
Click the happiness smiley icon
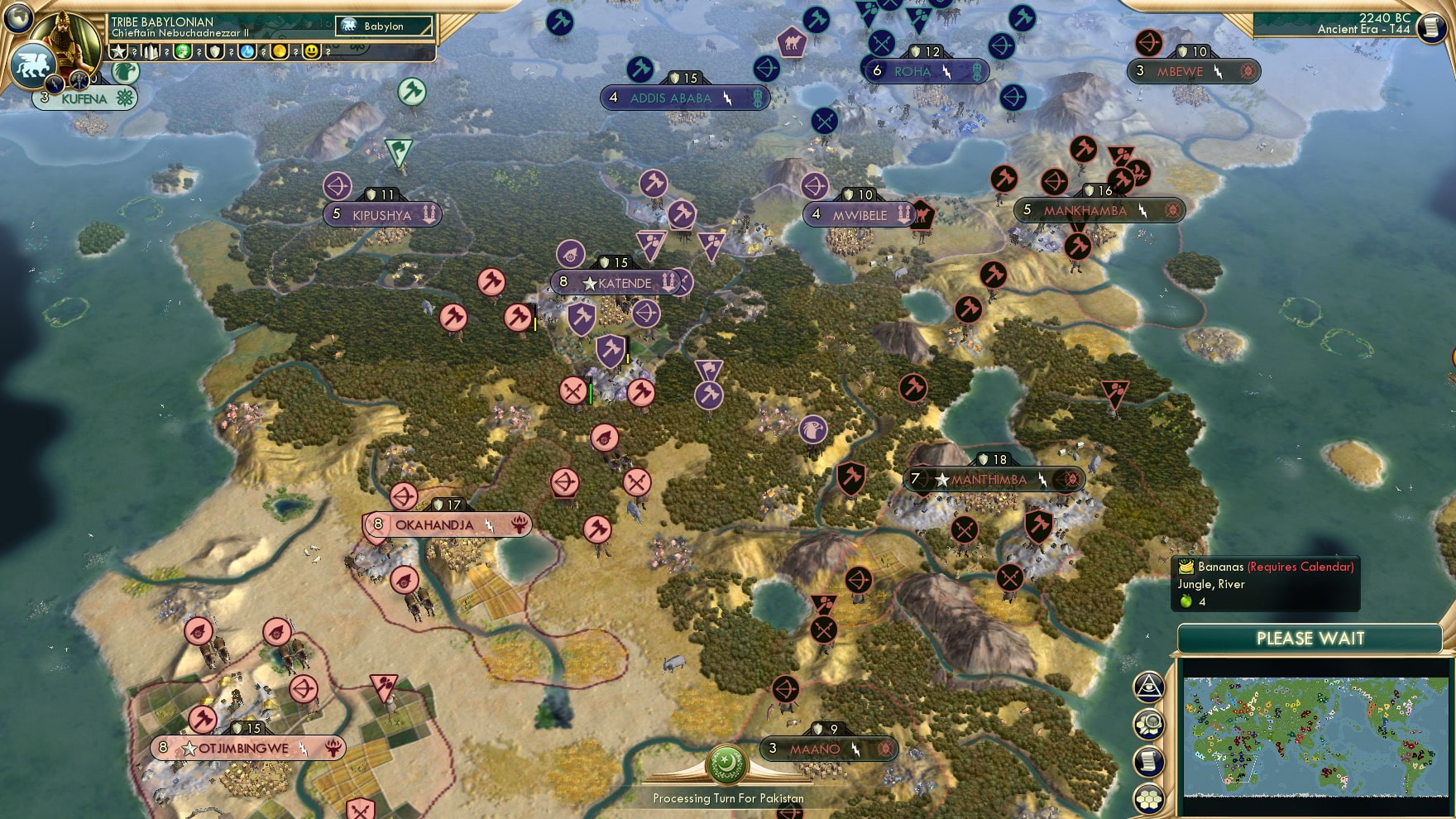click(x=312, y=51)
